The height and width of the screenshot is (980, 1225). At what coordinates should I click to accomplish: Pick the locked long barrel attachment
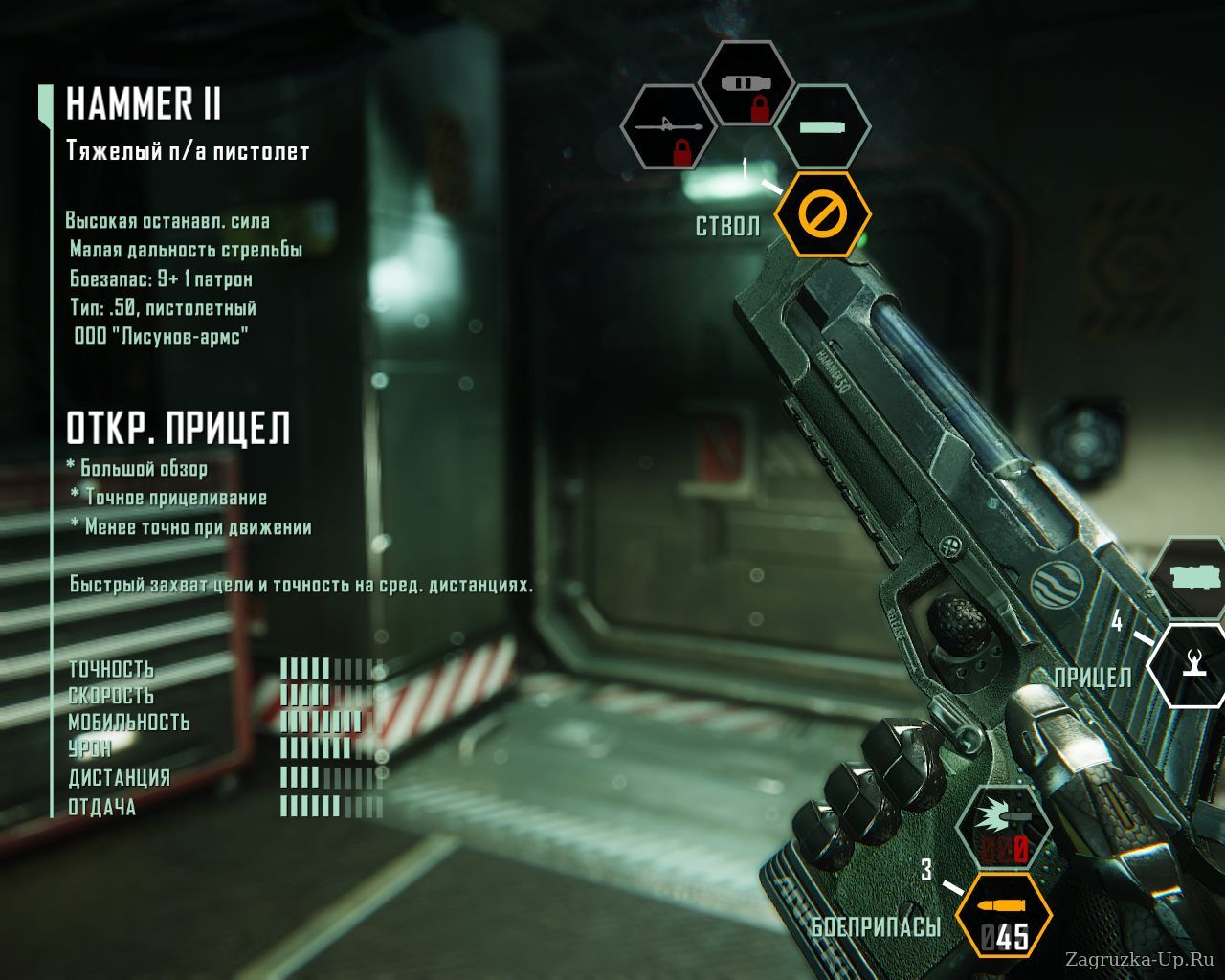pyautogui.click(x=669, y=129)
